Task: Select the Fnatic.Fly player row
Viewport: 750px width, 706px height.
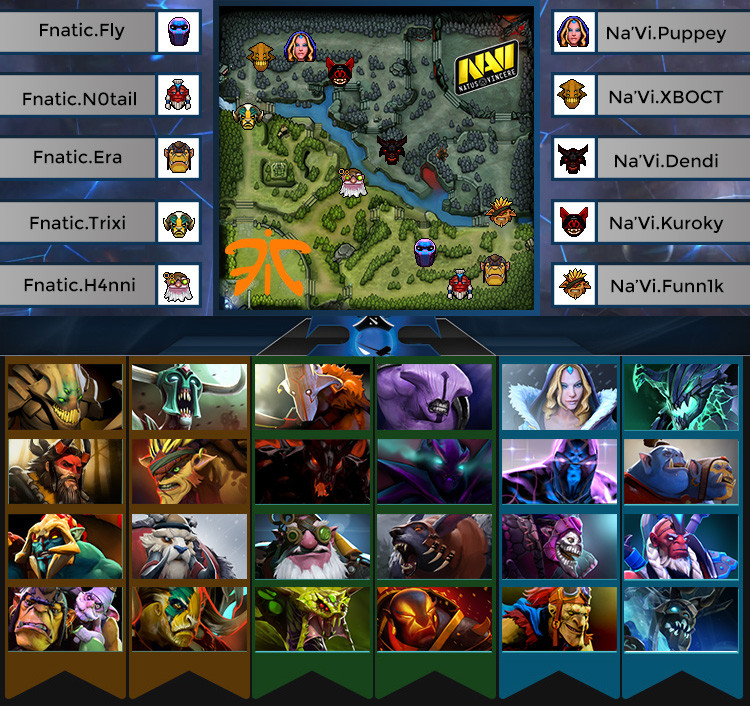Action: tap(82, 31)
